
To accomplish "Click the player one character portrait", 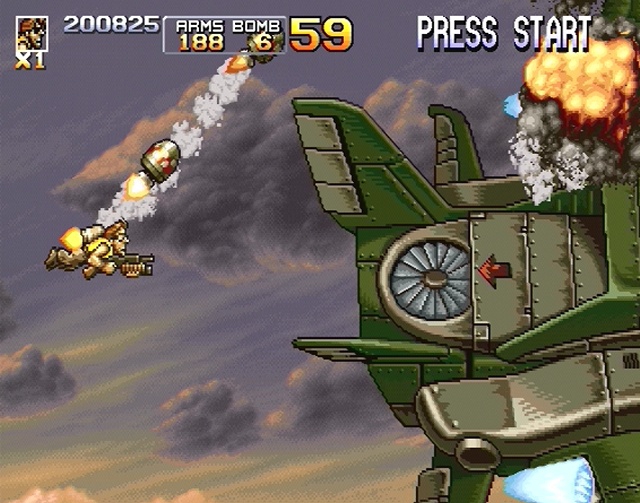I will tap(31, 33).
